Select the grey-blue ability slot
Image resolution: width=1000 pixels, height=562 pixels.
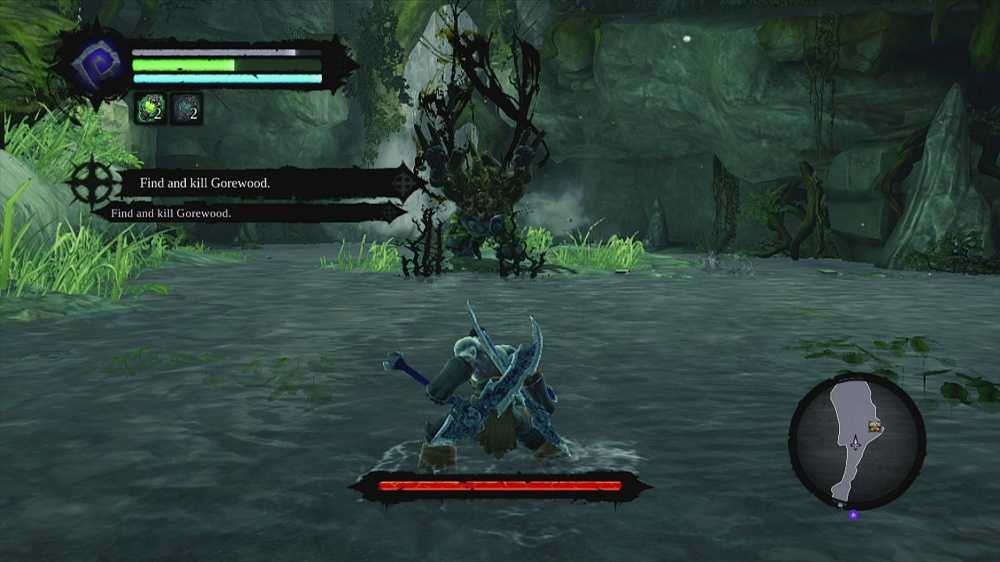[x=186, y=108]
